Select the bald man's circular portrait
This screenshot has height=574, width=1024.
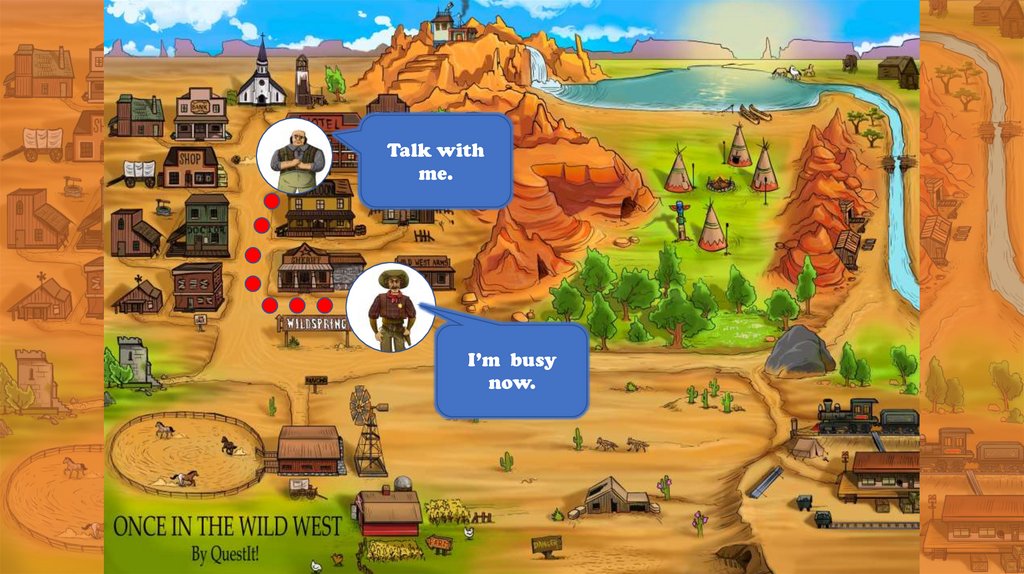[295, 157]
